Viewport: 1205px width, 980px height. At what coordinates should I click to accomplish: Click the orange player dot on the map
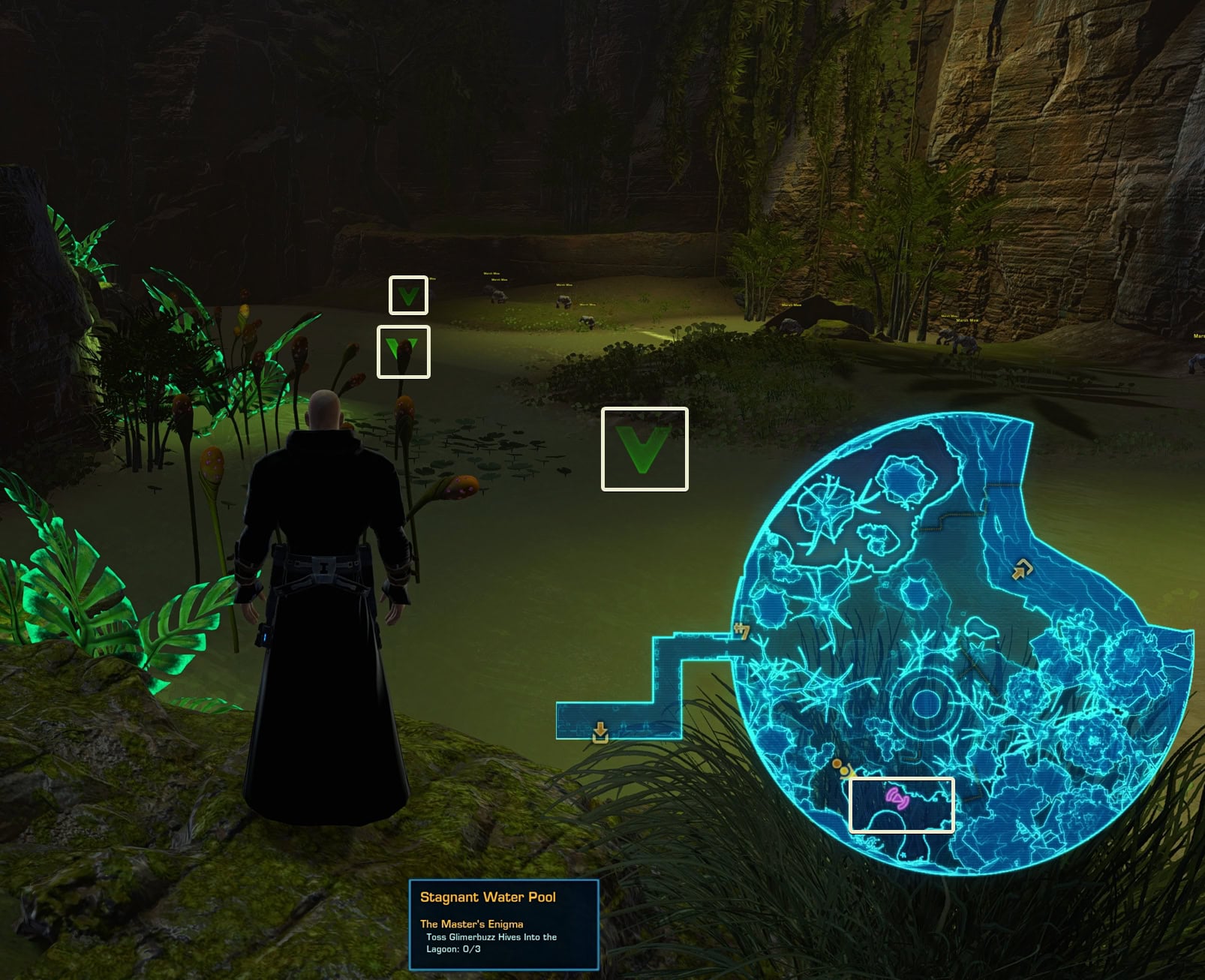(x=839, y=765)
